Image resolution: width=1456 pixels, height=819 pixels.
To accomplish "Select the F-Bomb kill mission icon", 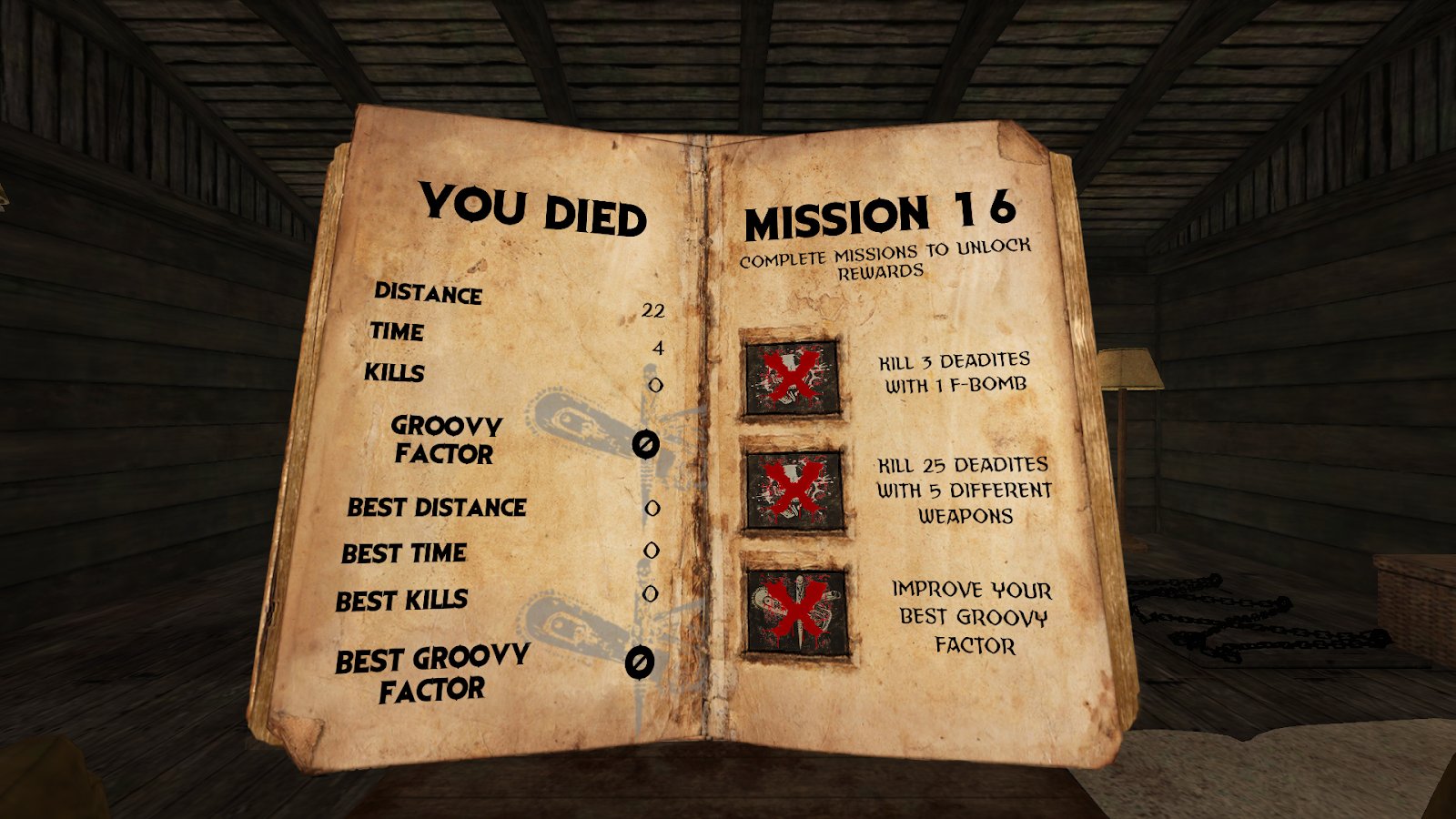I will click(791, 377).
